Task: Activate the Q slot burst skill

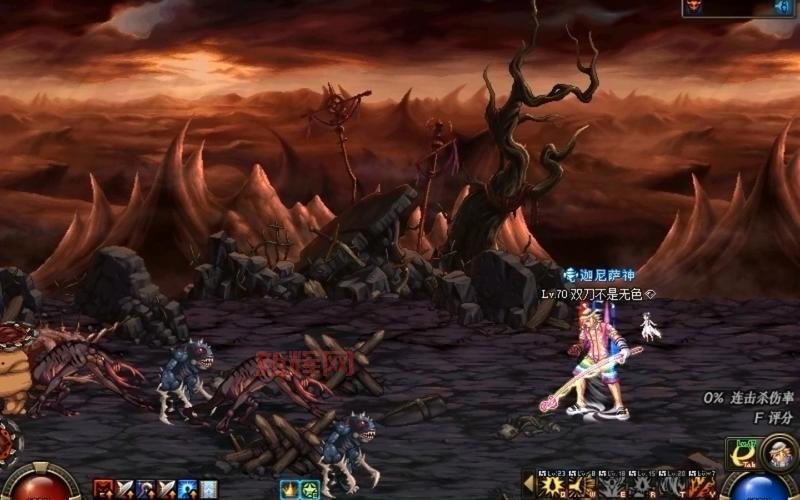Action: tap(551, 487)
